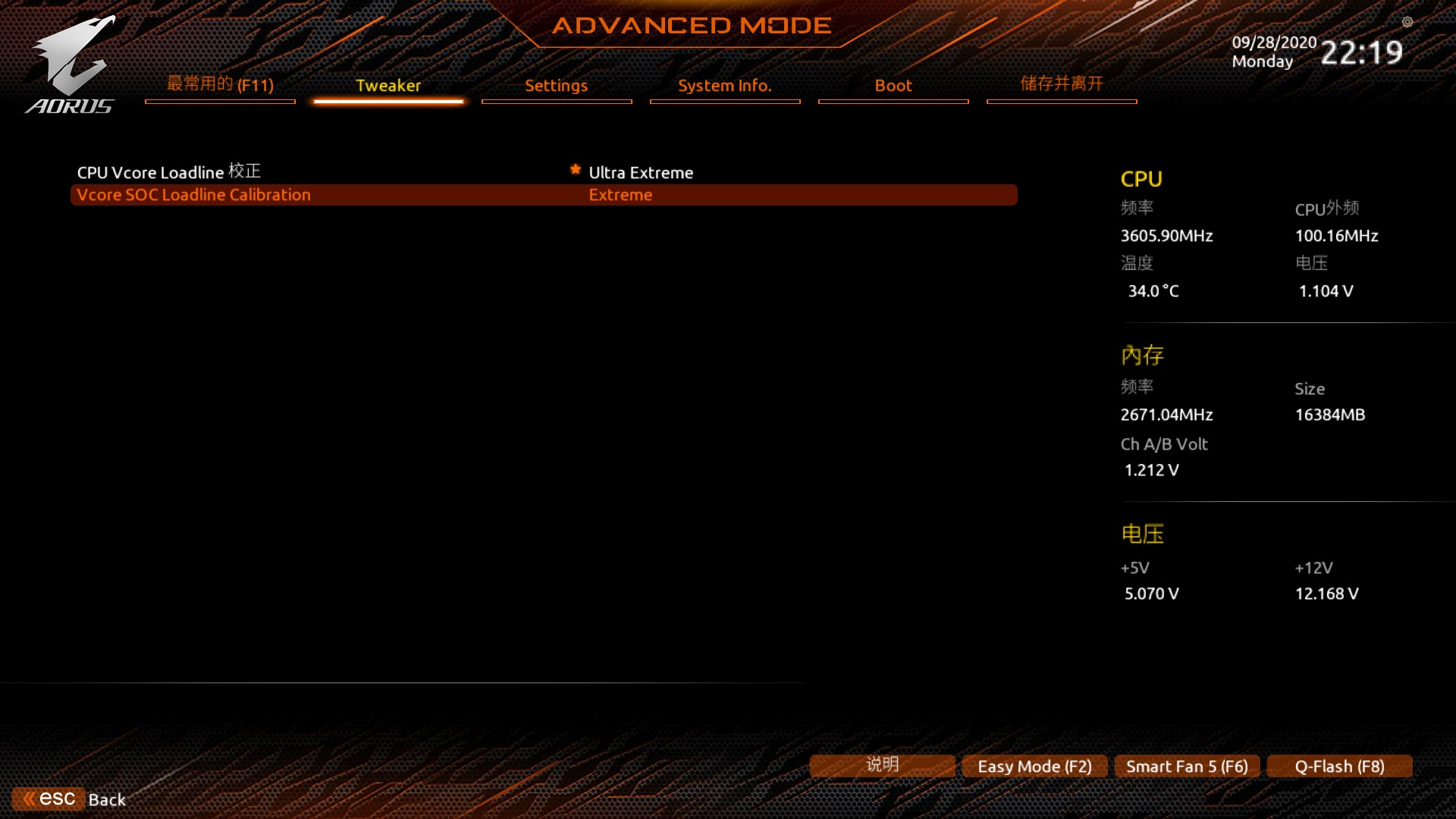Open the 最常用的 (F11) favorites tab
This screenshot has height=819, width=1456.
tap(219, 85)
